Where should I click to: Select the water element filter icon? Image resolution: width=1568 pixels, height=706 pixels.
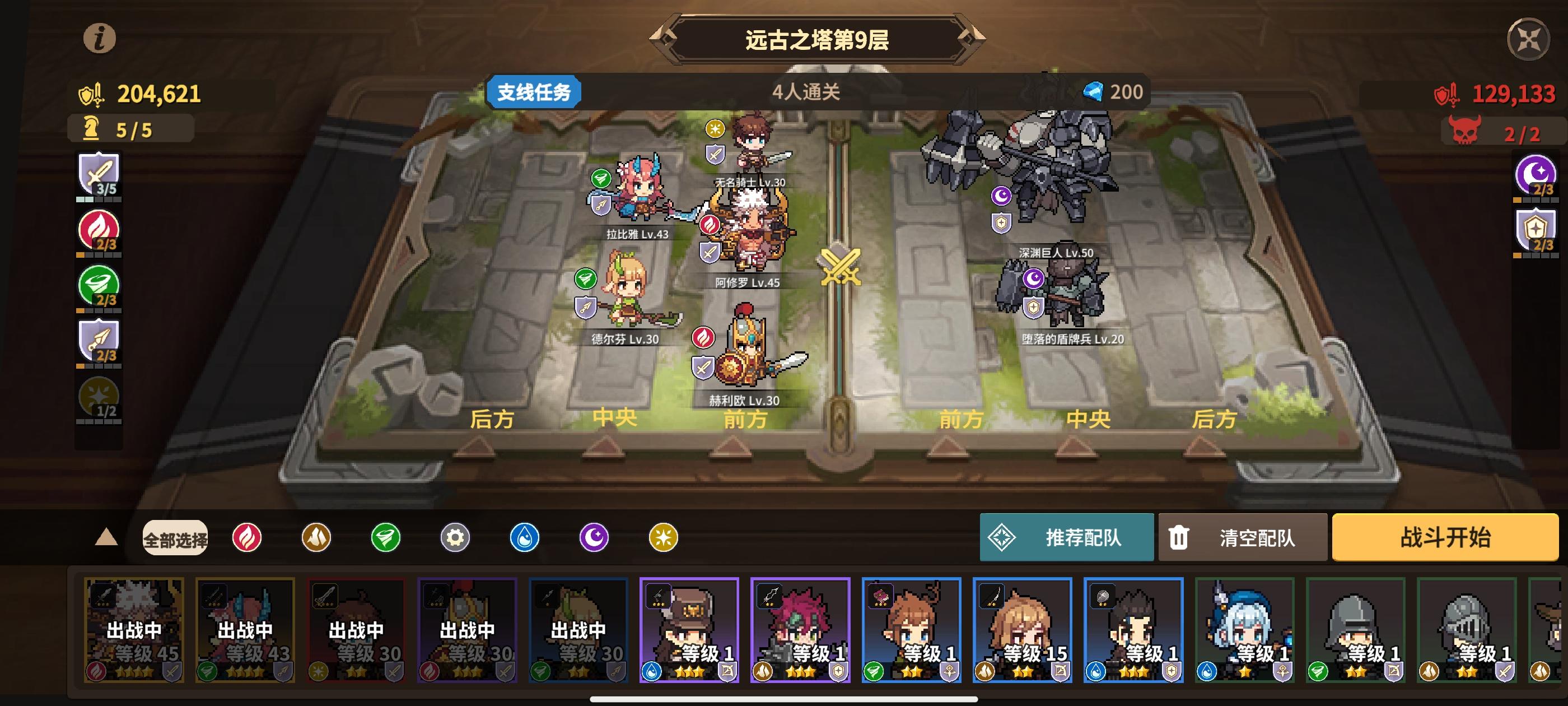pyautogui.click(x=525, y=538)
